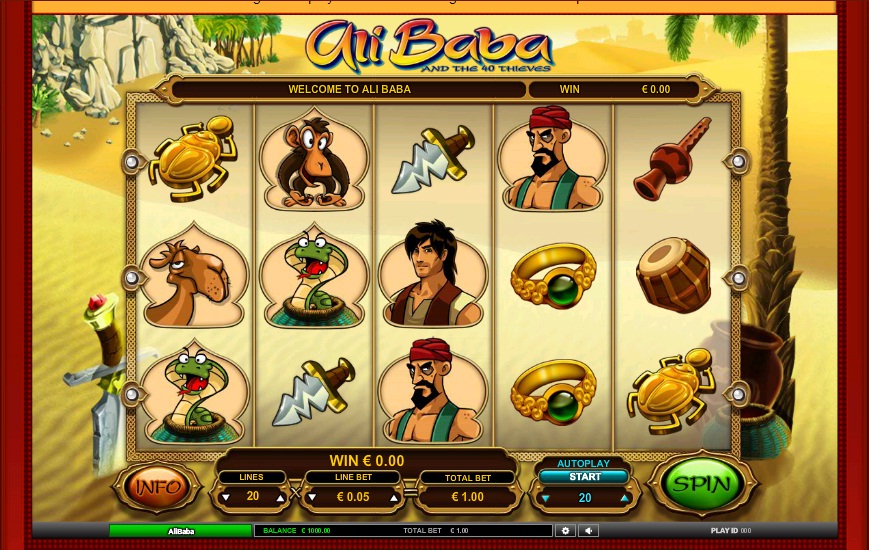Open the INFO paytable
This screenshot has width=869, height=550.
tap(157, 487)
